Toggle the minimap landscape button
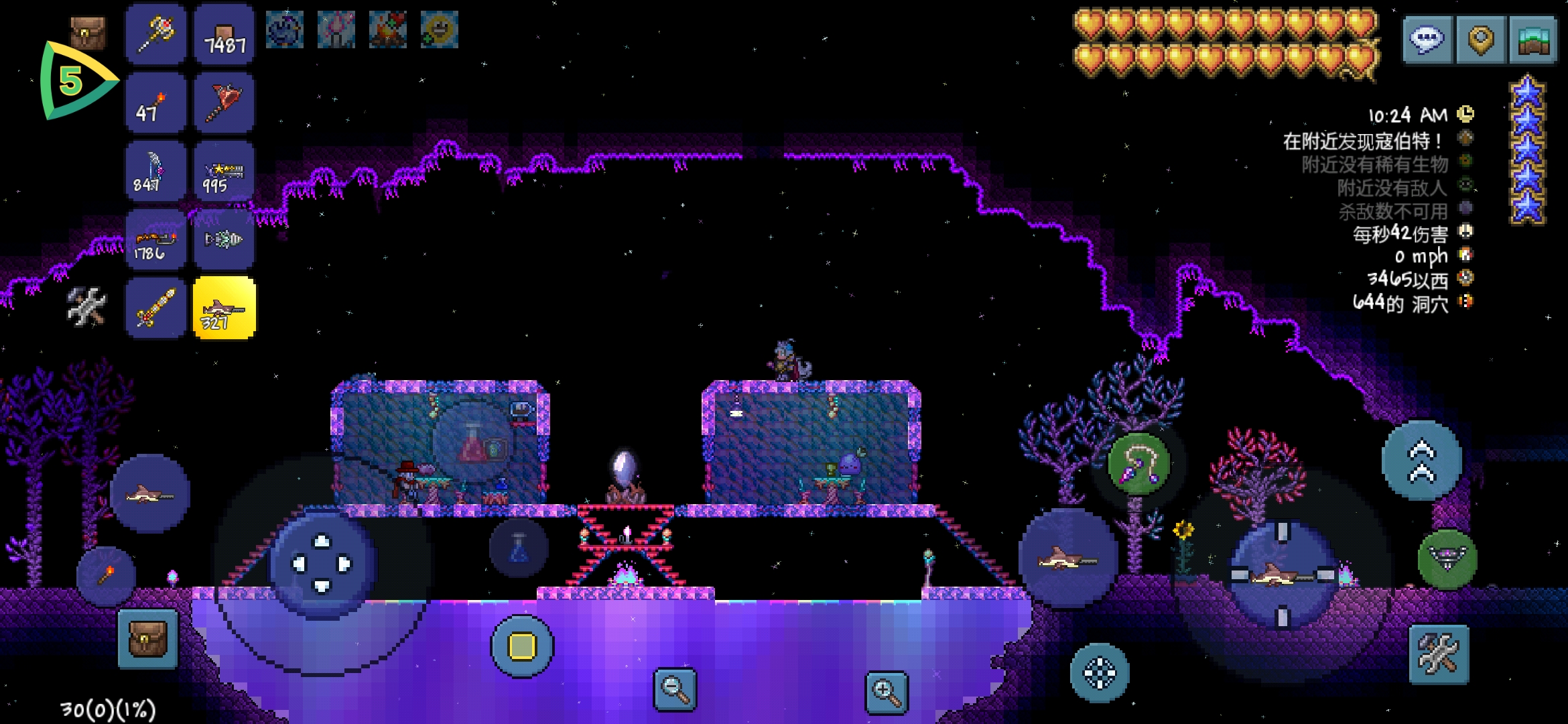This screenshot has width=1568, height=724. [x=1533, y=40]
